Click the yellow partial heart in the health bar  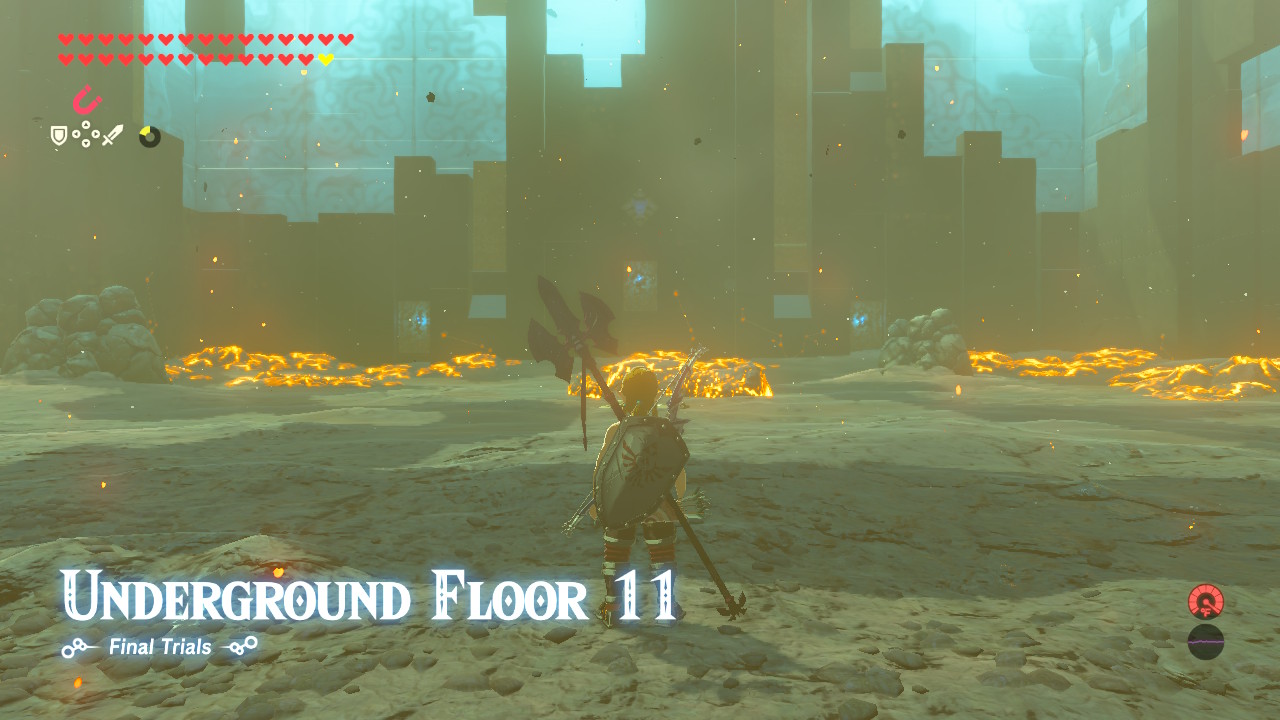325,59
